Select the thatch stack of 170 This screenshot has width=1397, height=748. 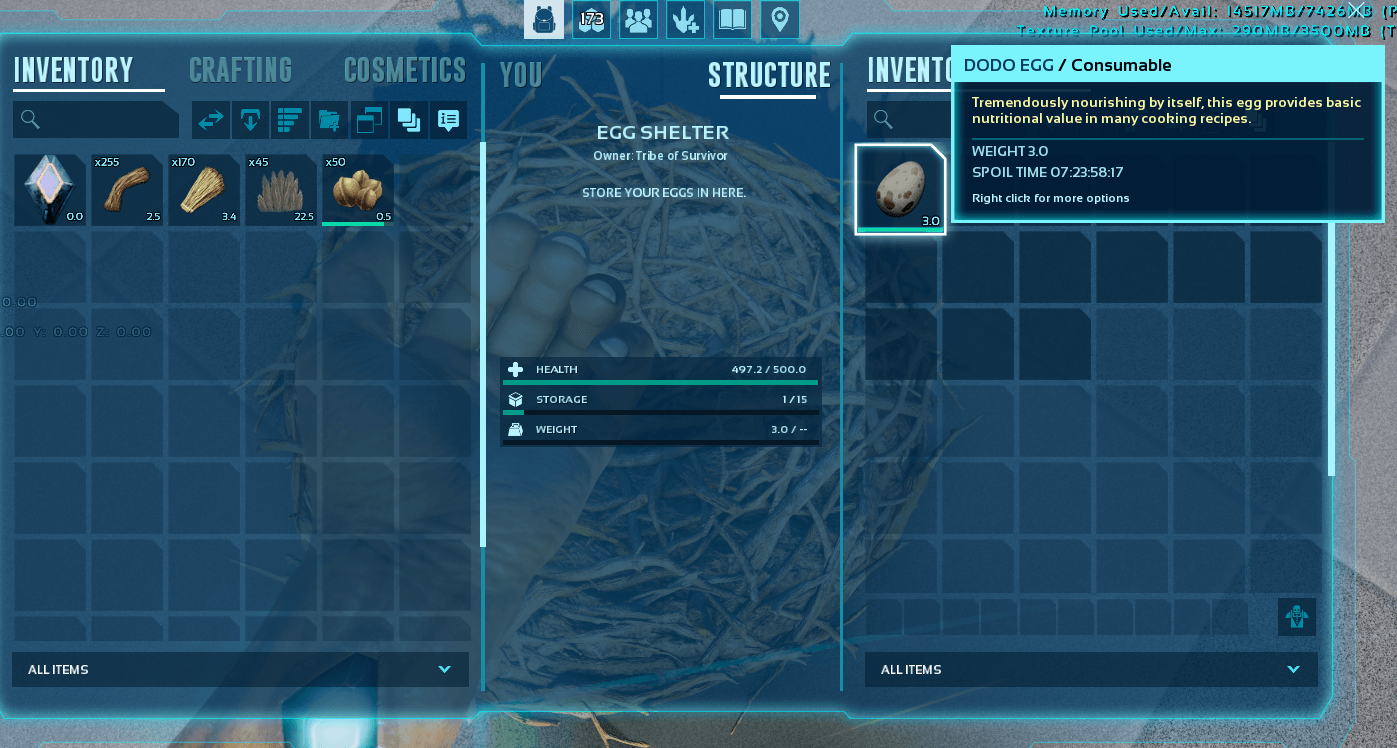click(204, 190)
